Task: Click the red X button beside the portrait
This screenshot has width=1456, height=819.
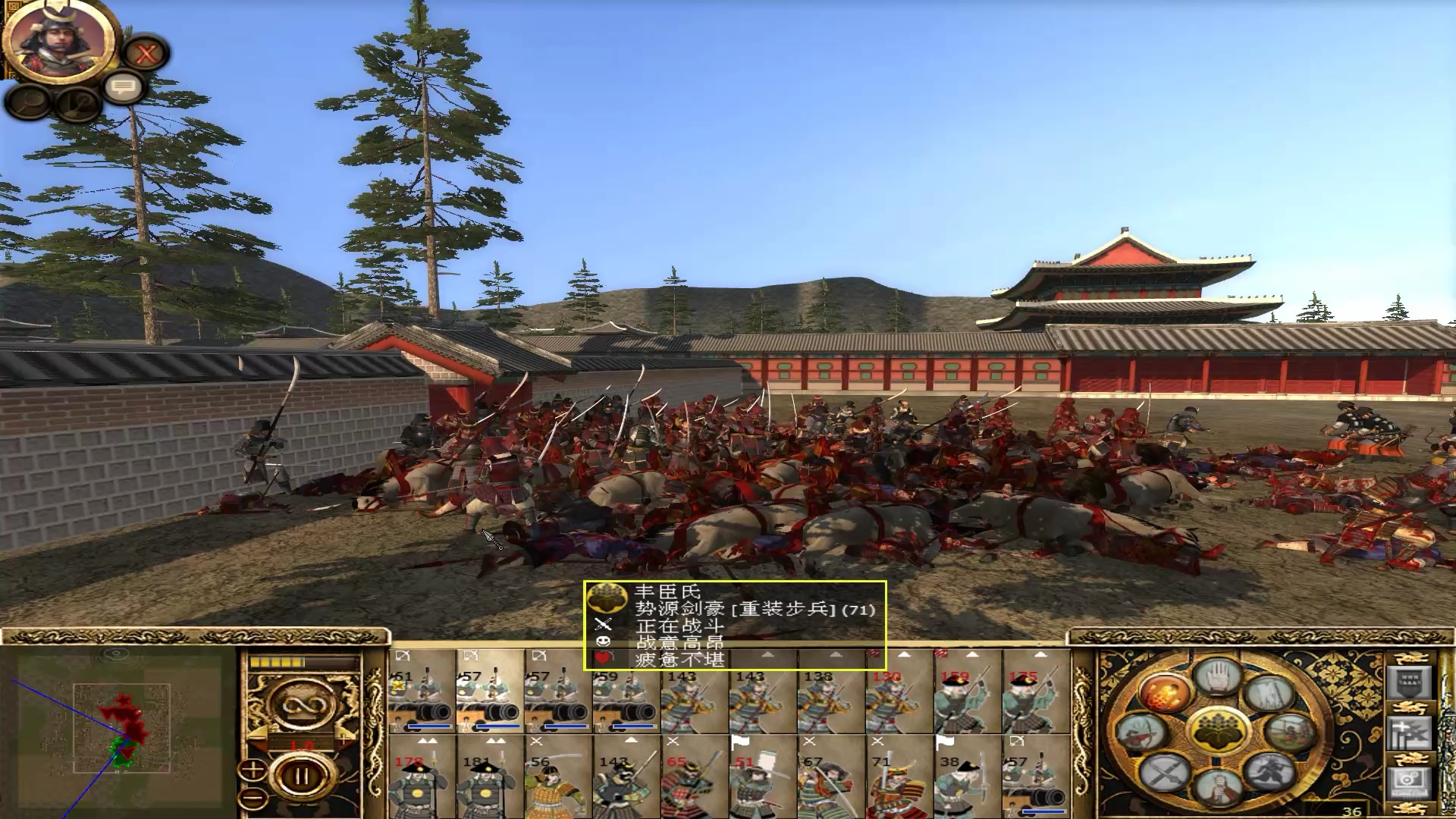Action: (x=146, y=54)
